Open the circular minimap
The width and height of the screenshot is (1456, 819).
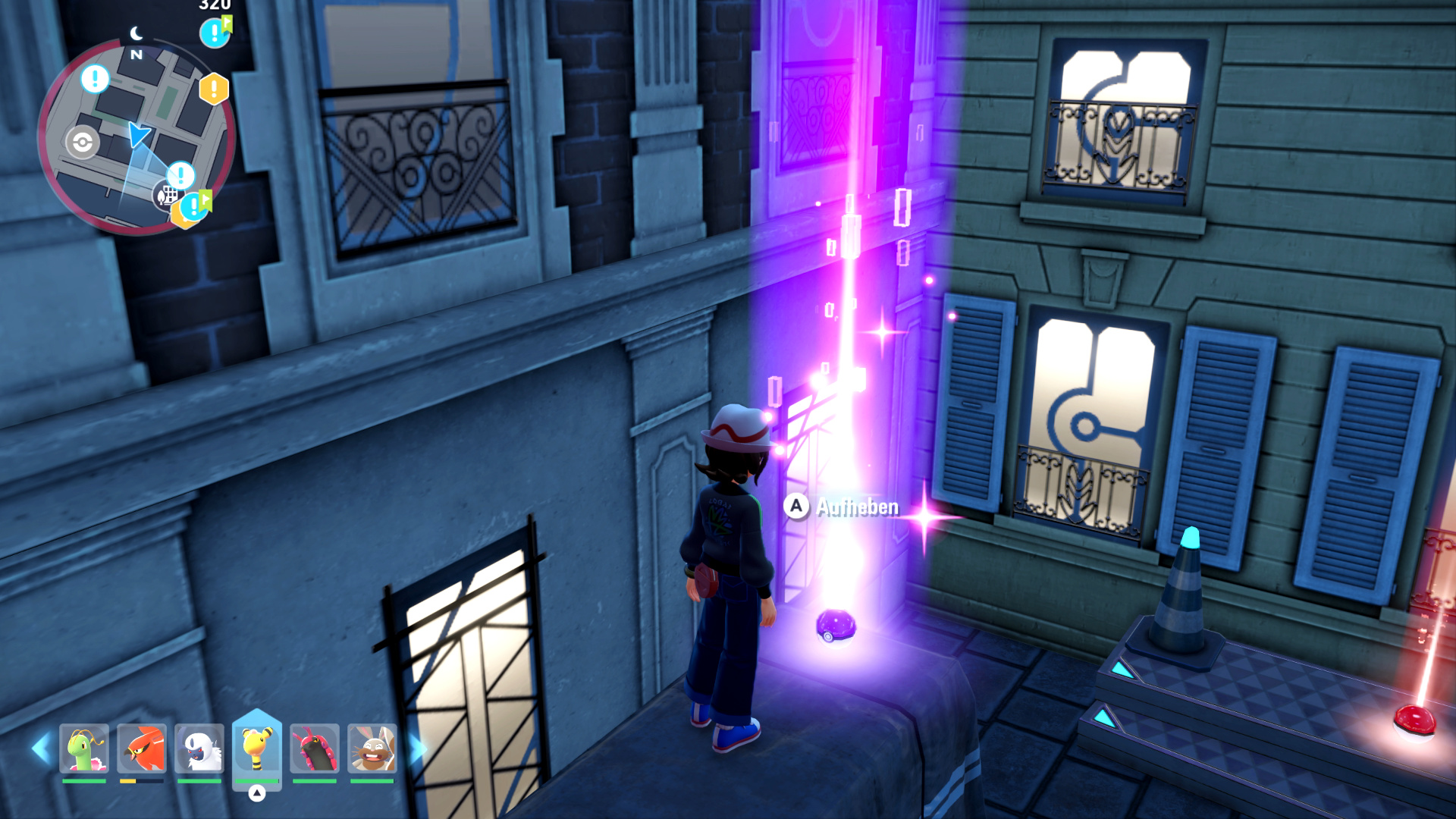136,136
